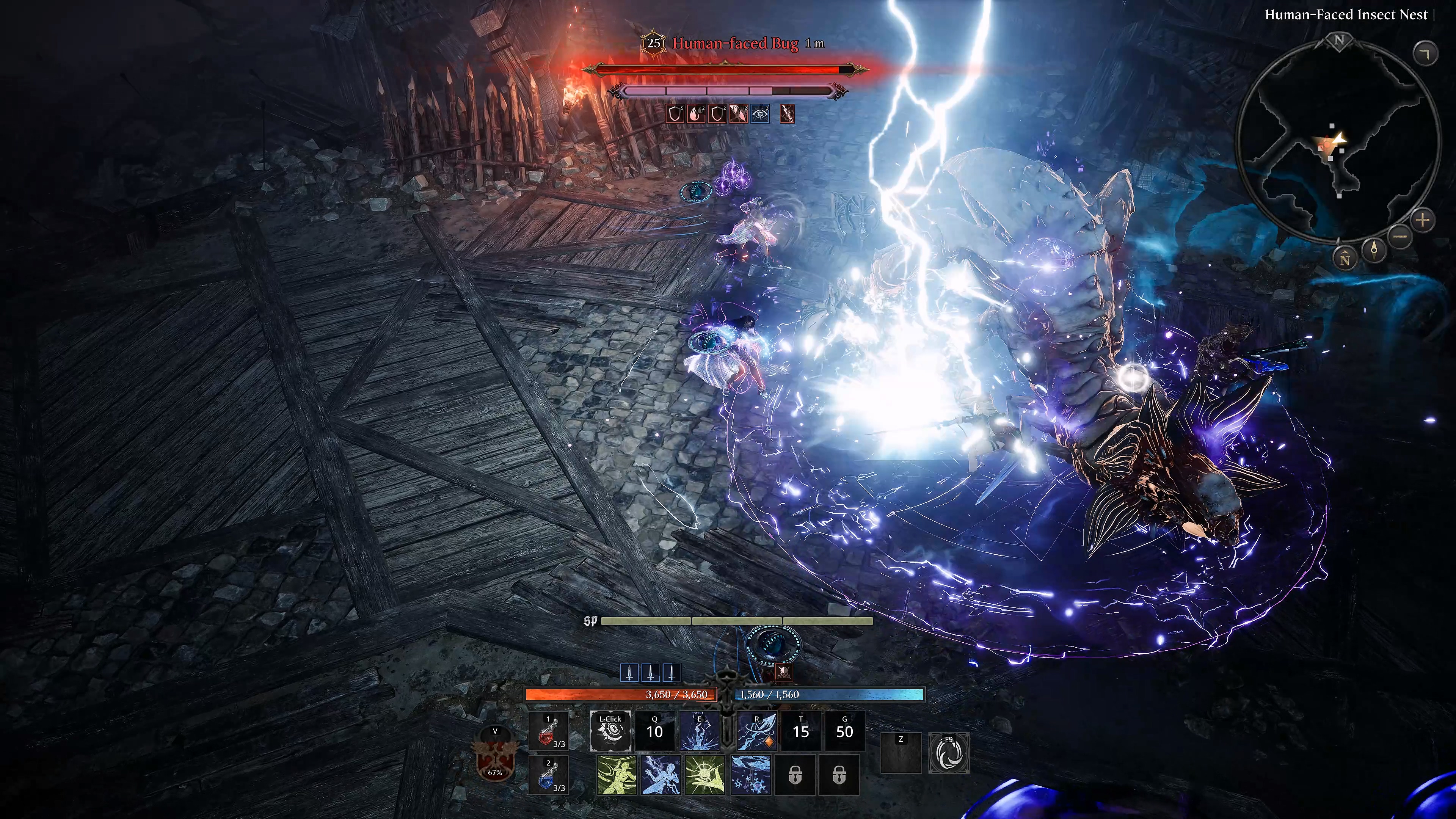1456x819 pixels.
Task: Cast the E lightning burst skill
Action: pyautogui.click(x=699, y=731)
